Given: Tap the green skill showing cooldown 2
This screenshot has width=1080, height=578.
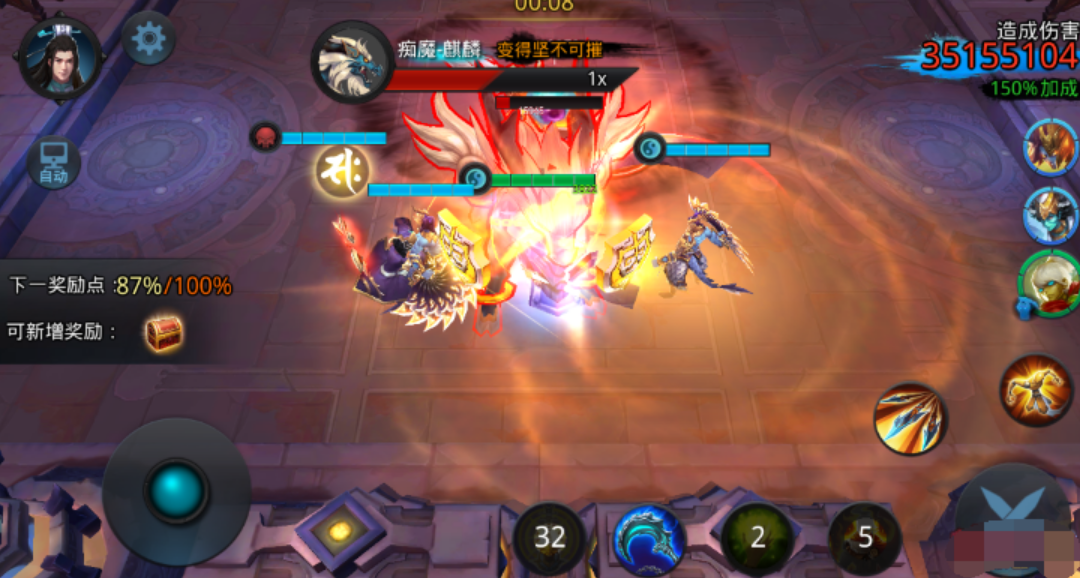Looking at the screenshot, I should [x=757, y=538].
